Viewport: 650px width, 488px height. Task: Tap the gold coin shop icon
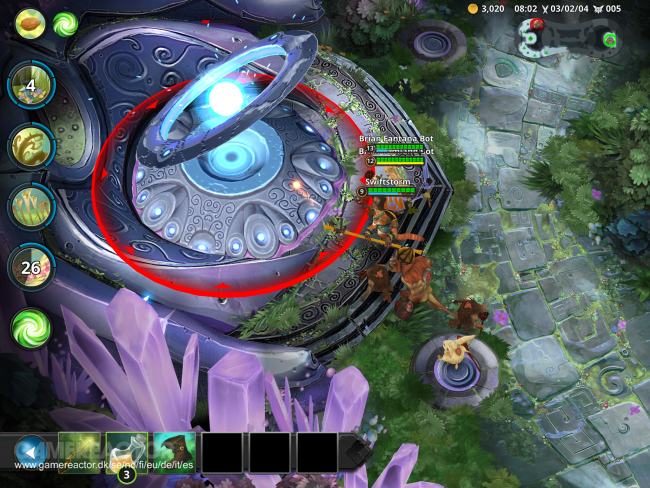click(473, 9)
